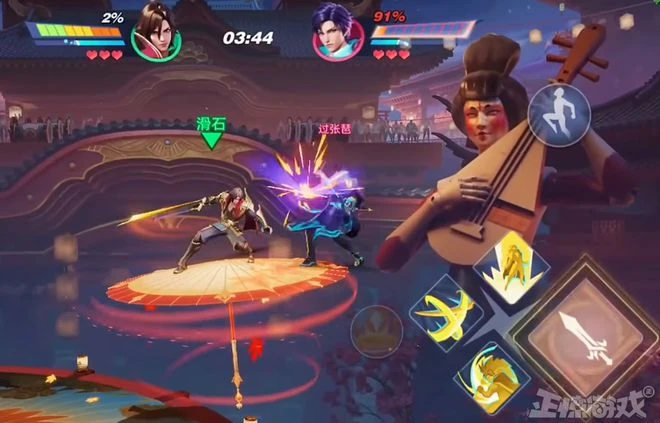Tap the faded round crown button
The image size is (660, 423).
tap(377, 331)
